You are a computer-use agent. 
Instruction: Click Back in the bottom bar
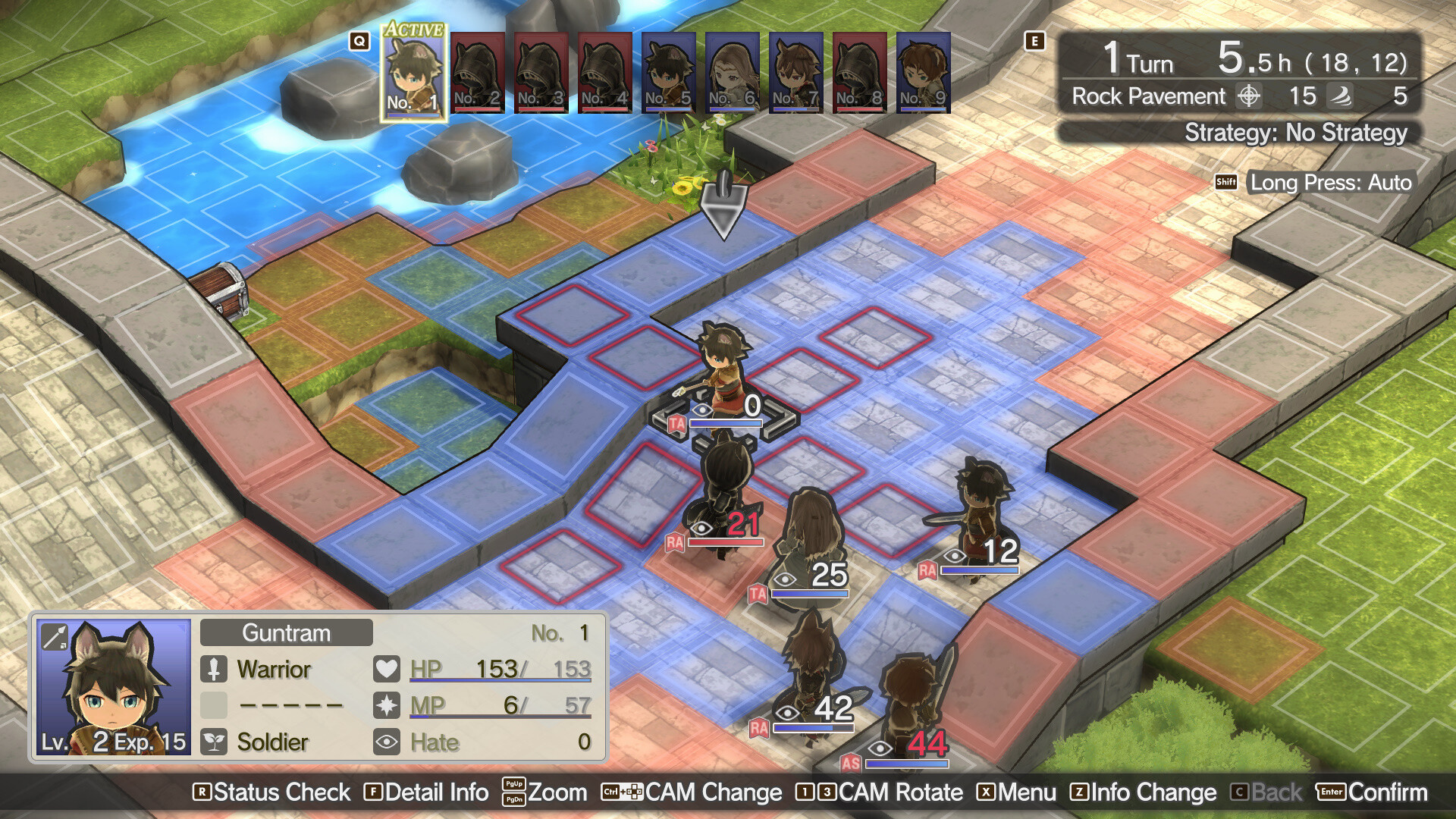[1272, 792]
